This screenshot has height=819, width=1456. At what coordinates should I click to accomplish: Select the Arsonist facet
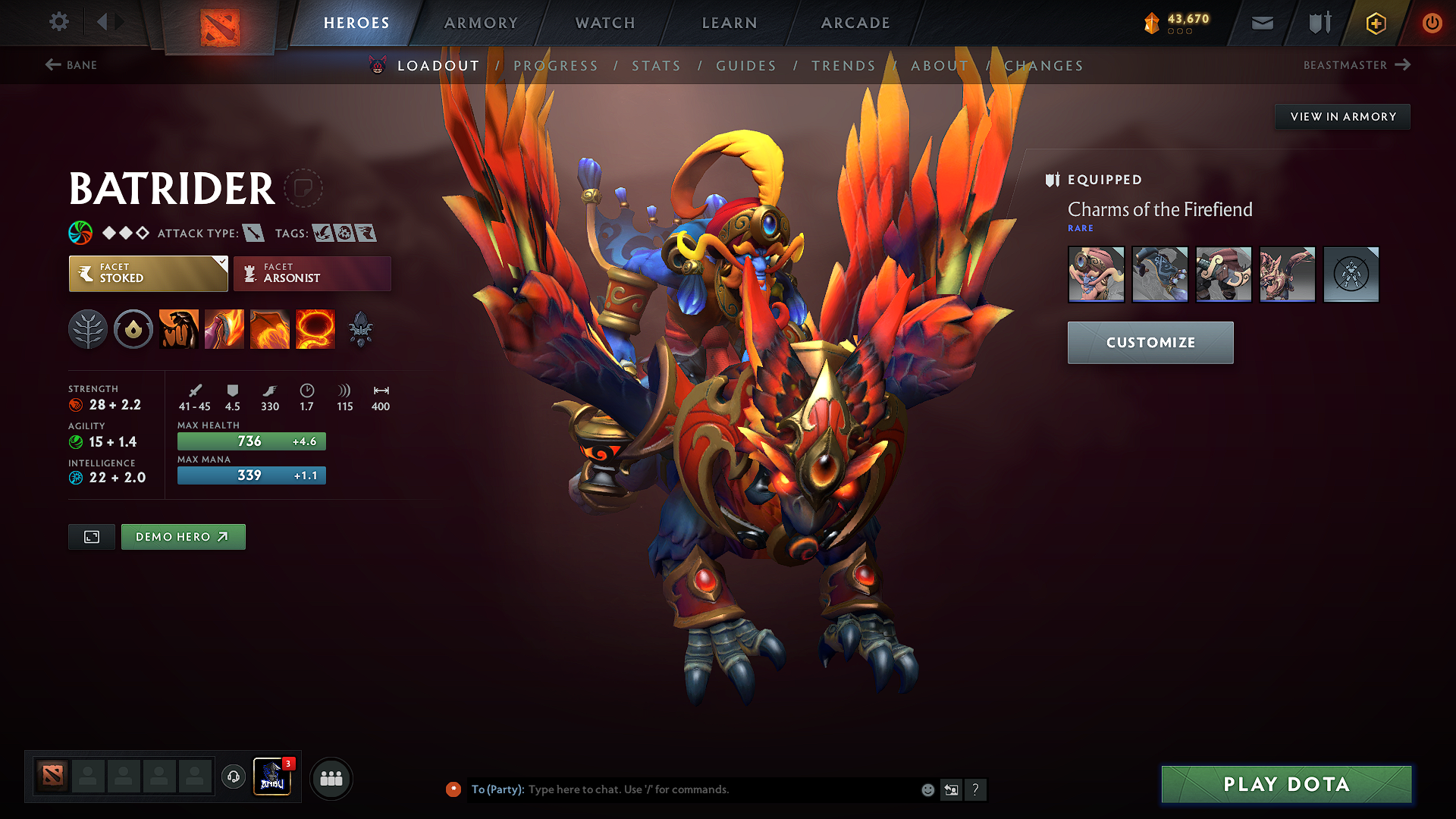point(311,273)
